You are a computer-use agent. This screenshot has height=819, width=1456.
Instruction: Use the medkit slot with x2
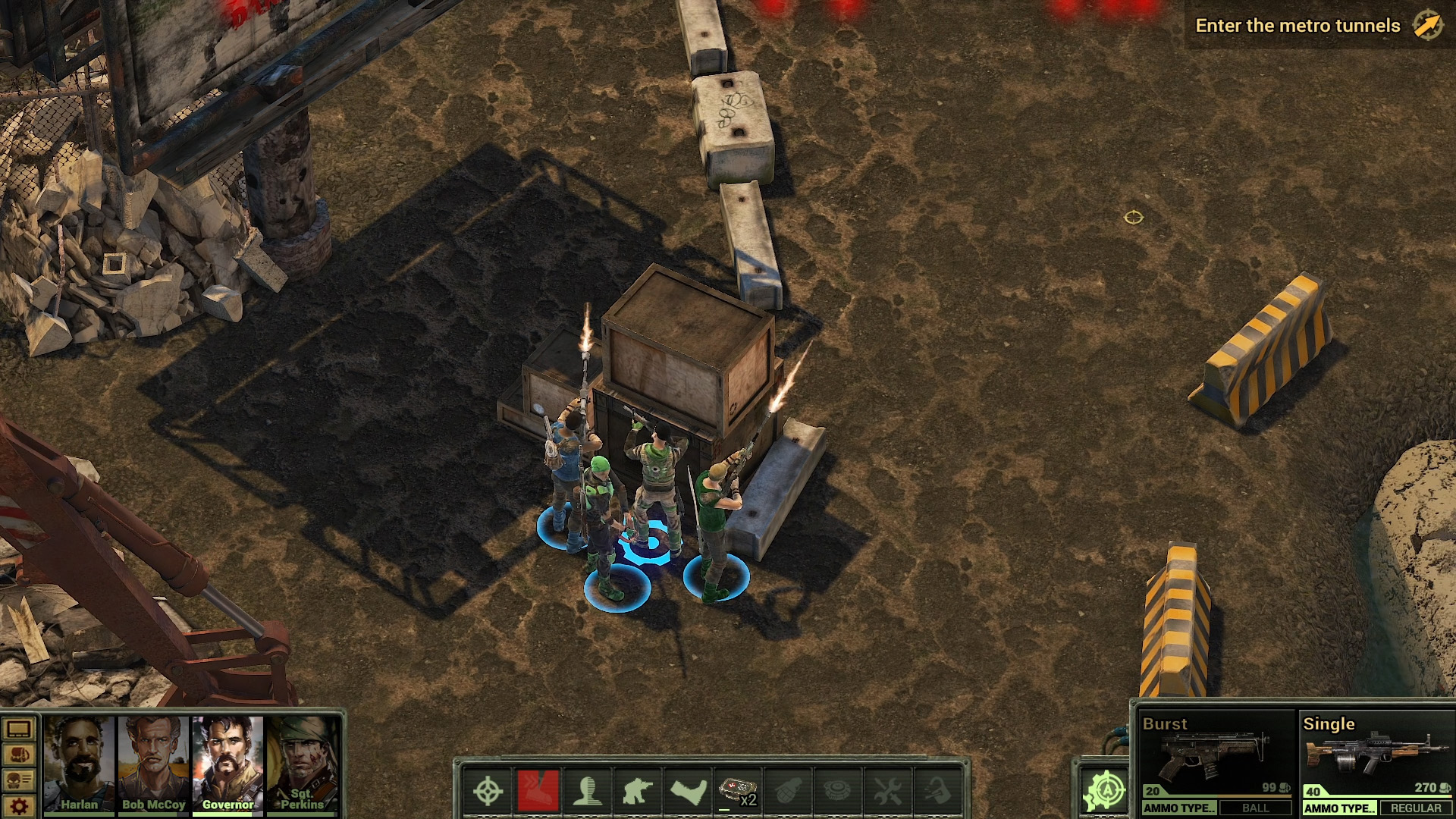tap(738, 792)
